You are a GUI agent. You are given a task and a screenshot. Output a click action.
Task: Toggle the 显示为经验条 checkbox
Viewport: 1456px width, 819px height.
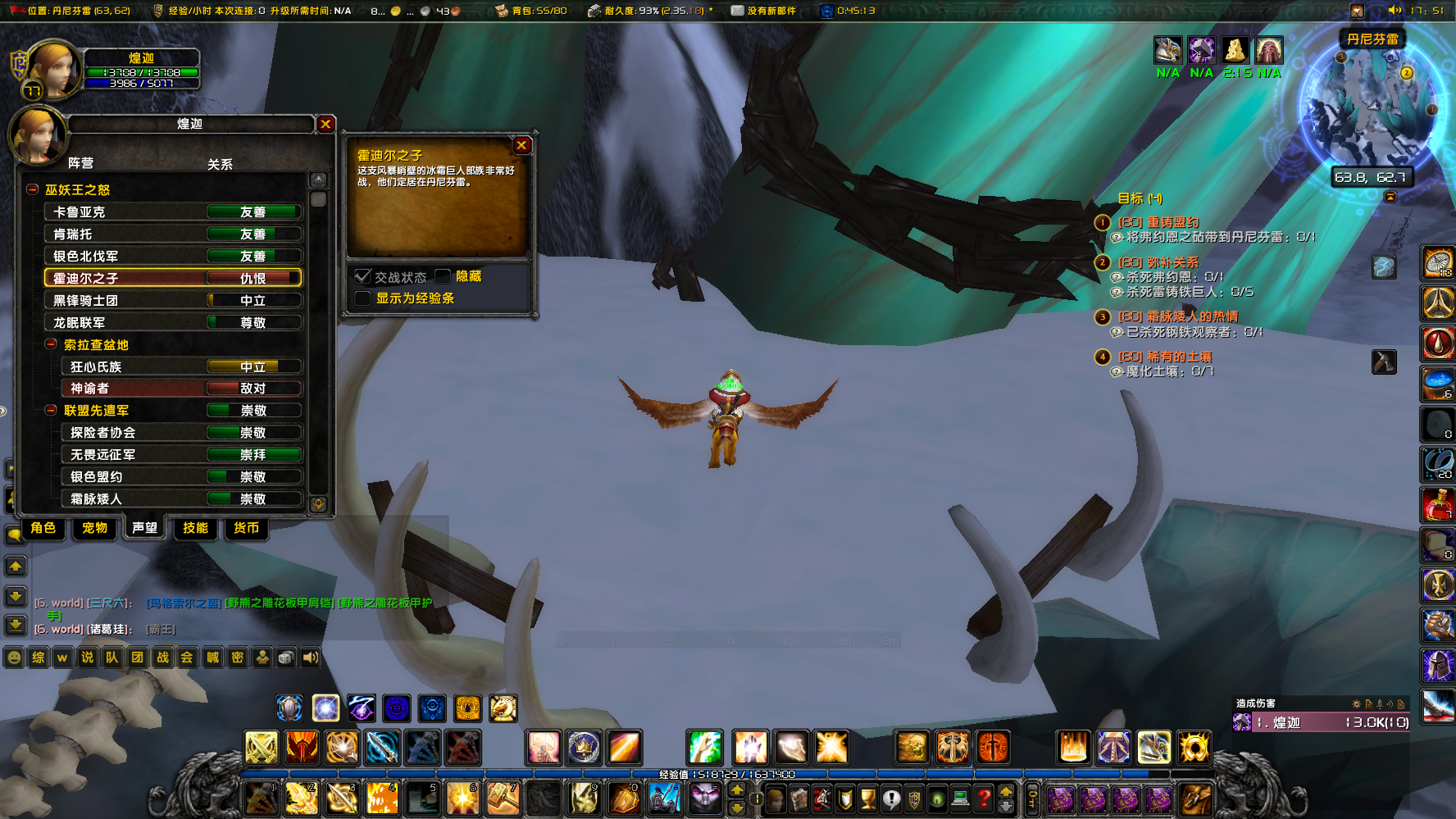(362, 298)
